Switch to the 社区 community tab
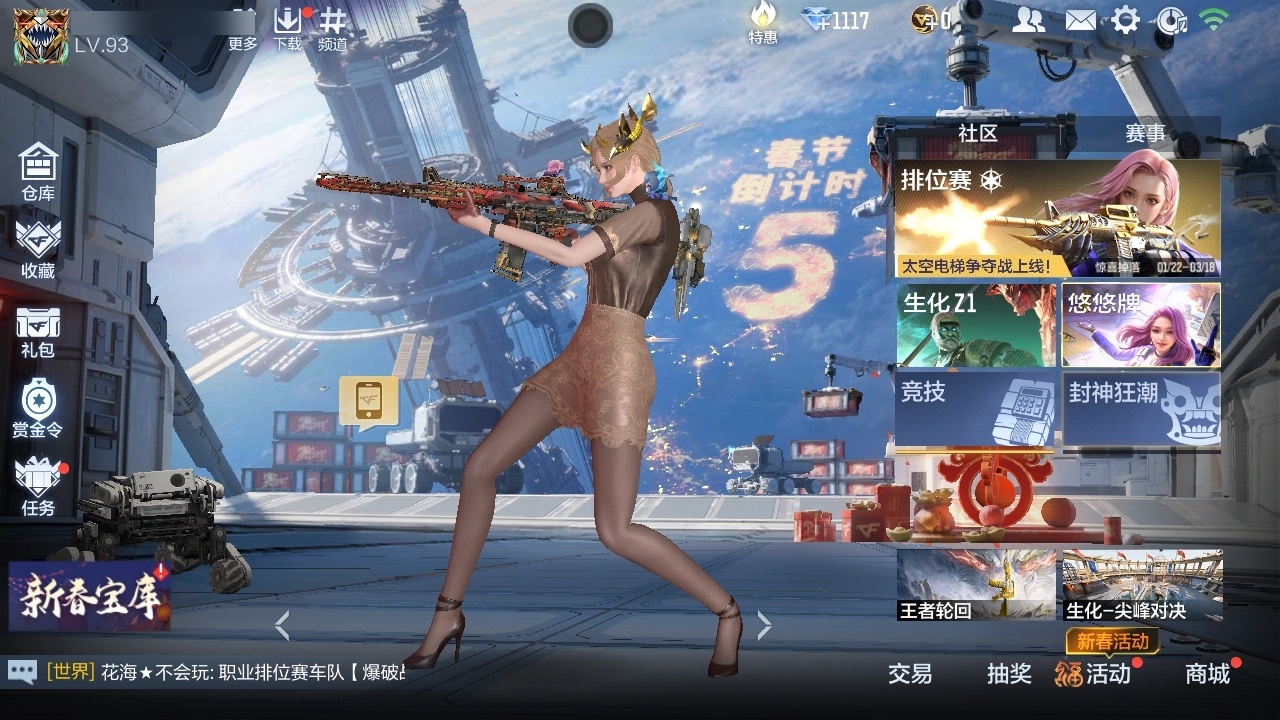Image resolution: width=1280 pixels, height=720 pixels. 977,134
